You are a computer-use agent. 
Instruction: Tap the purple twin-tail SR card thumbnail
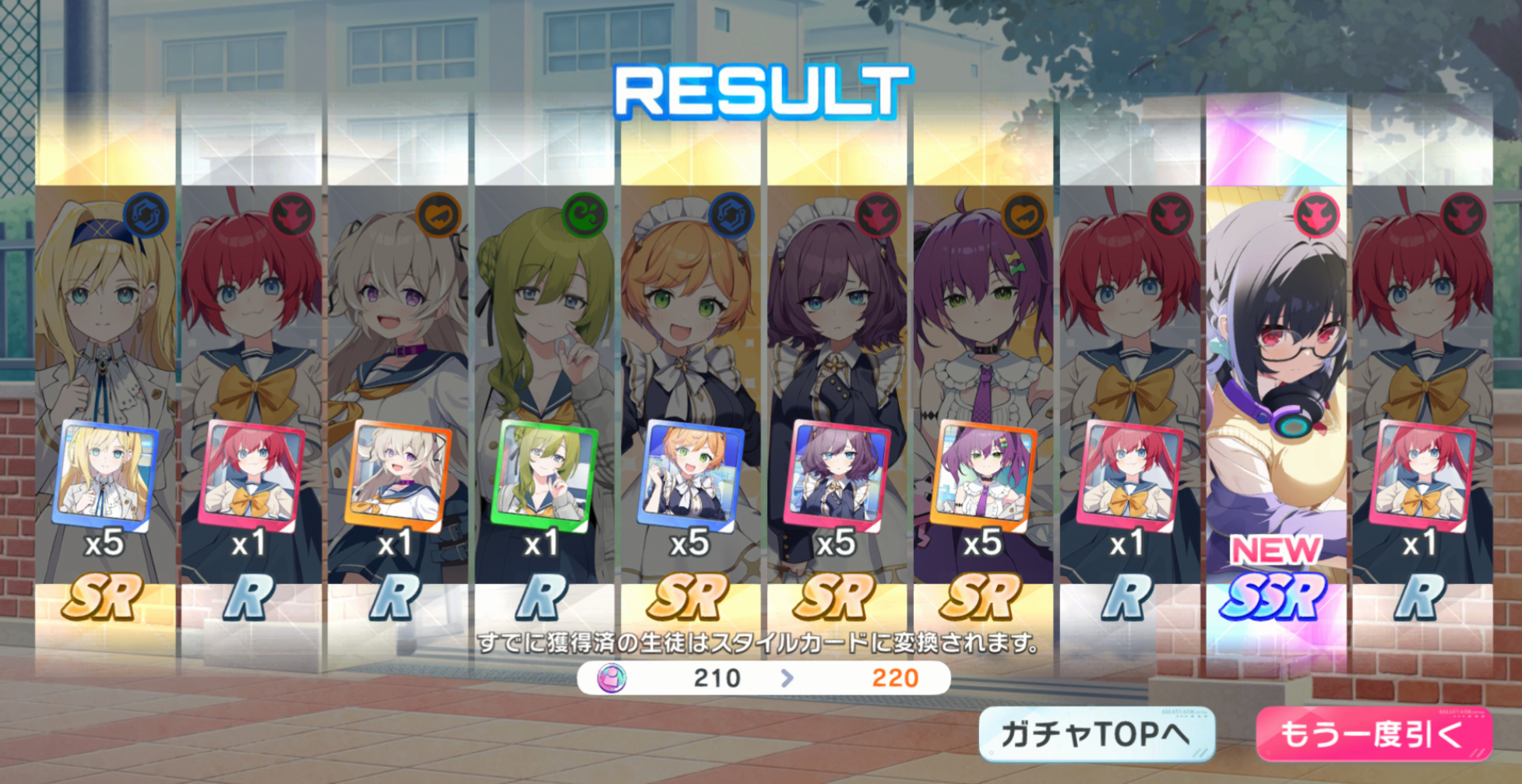click(x=983, y=474)
